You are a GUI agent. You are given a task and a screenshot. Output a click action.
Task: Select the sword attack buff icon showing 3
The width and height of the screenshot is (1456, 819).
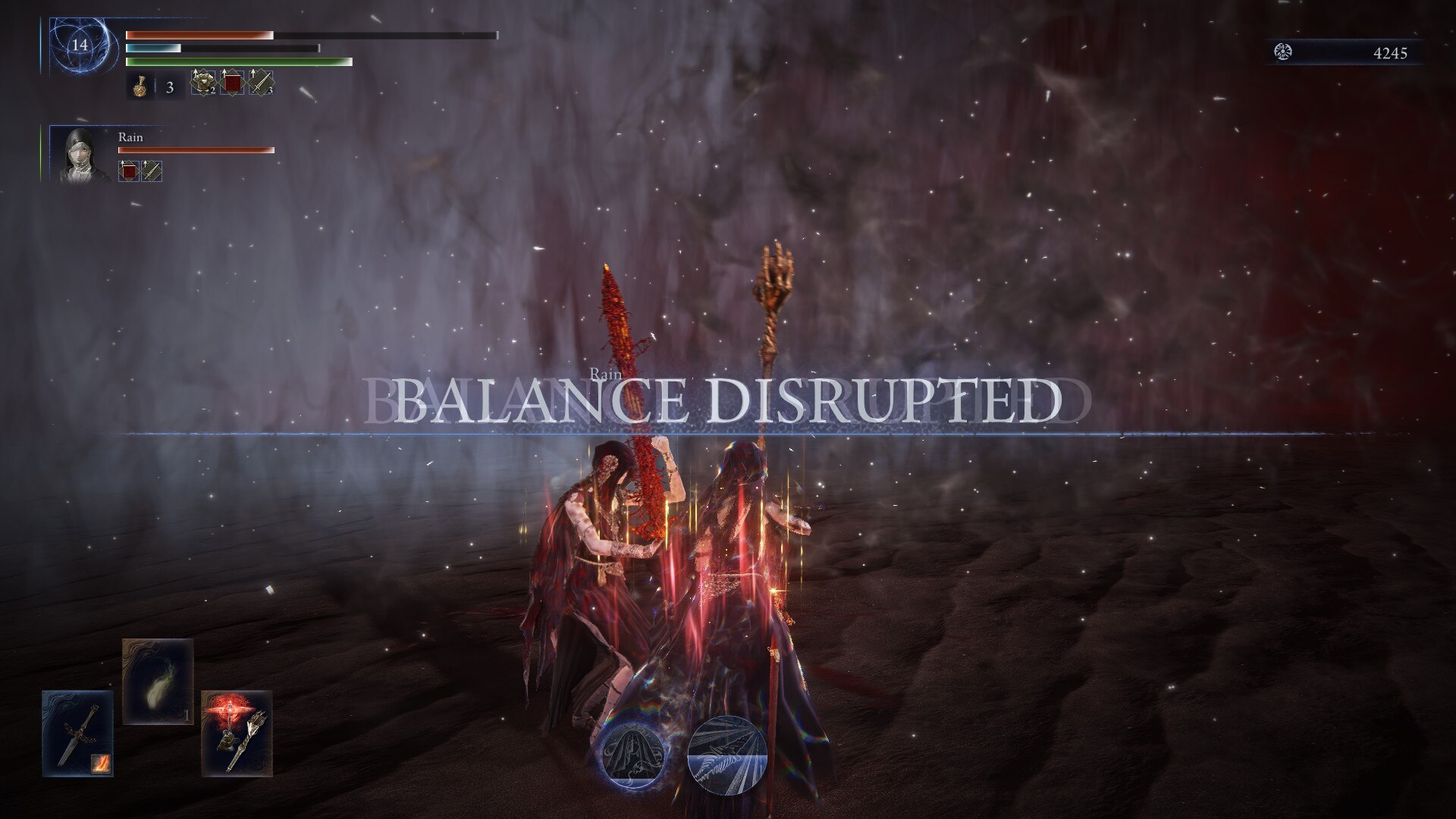click(259, 83)
